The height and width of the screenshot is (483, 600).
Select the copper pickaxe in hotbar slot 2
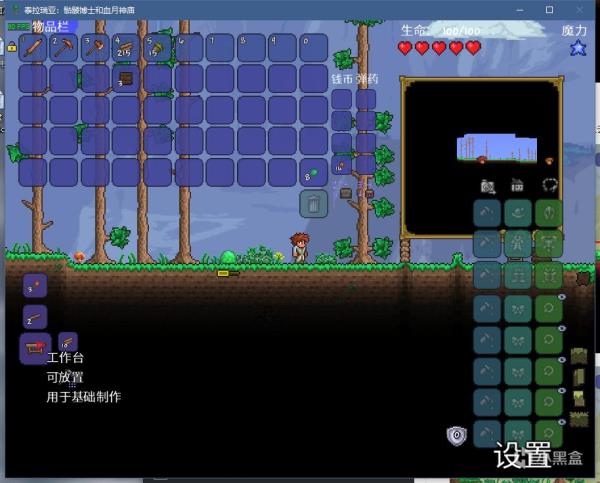pos(63,47)
